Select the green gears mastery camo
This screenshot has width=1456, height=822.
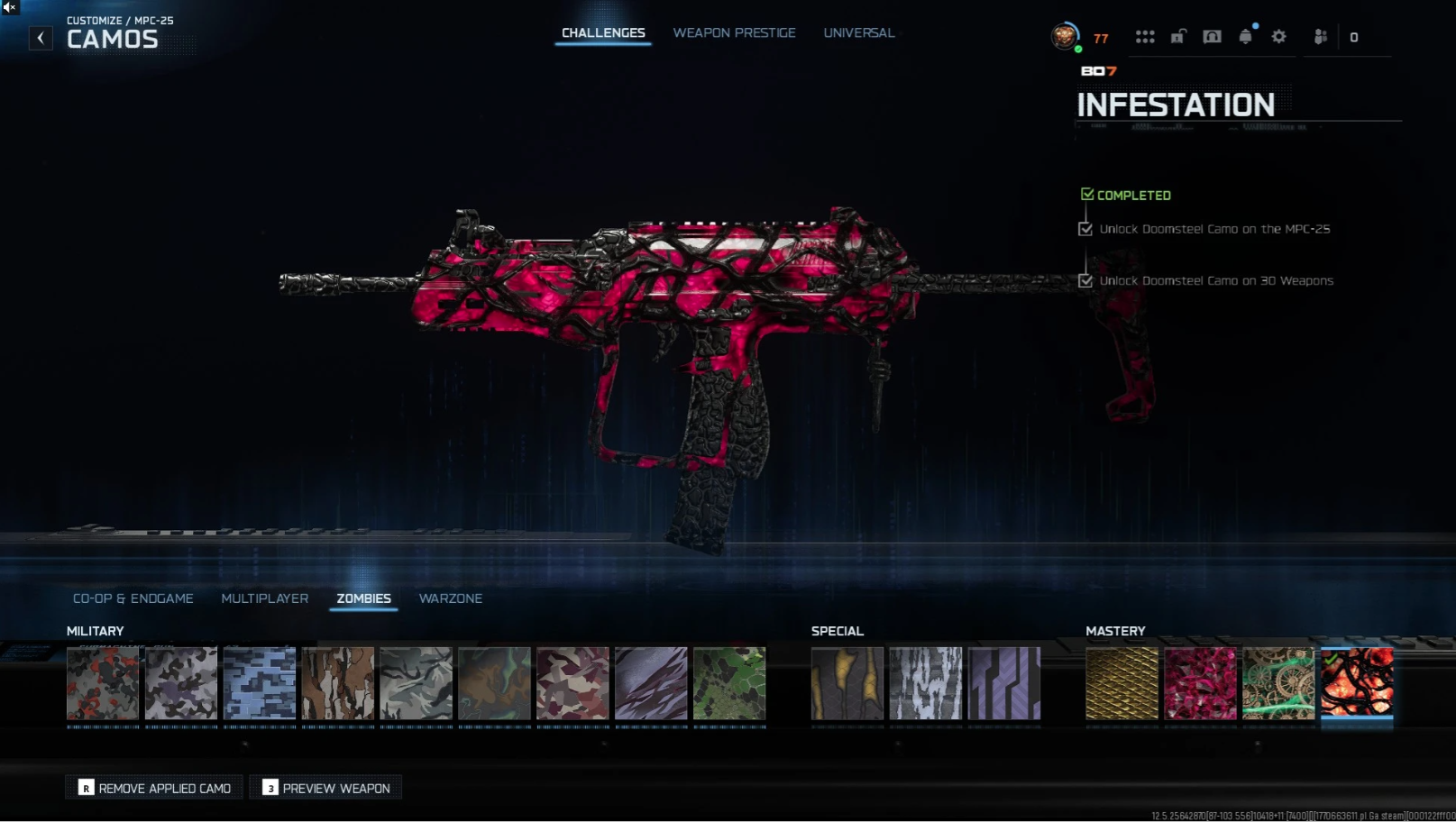pyautogui.click(x=1278, y=683)
